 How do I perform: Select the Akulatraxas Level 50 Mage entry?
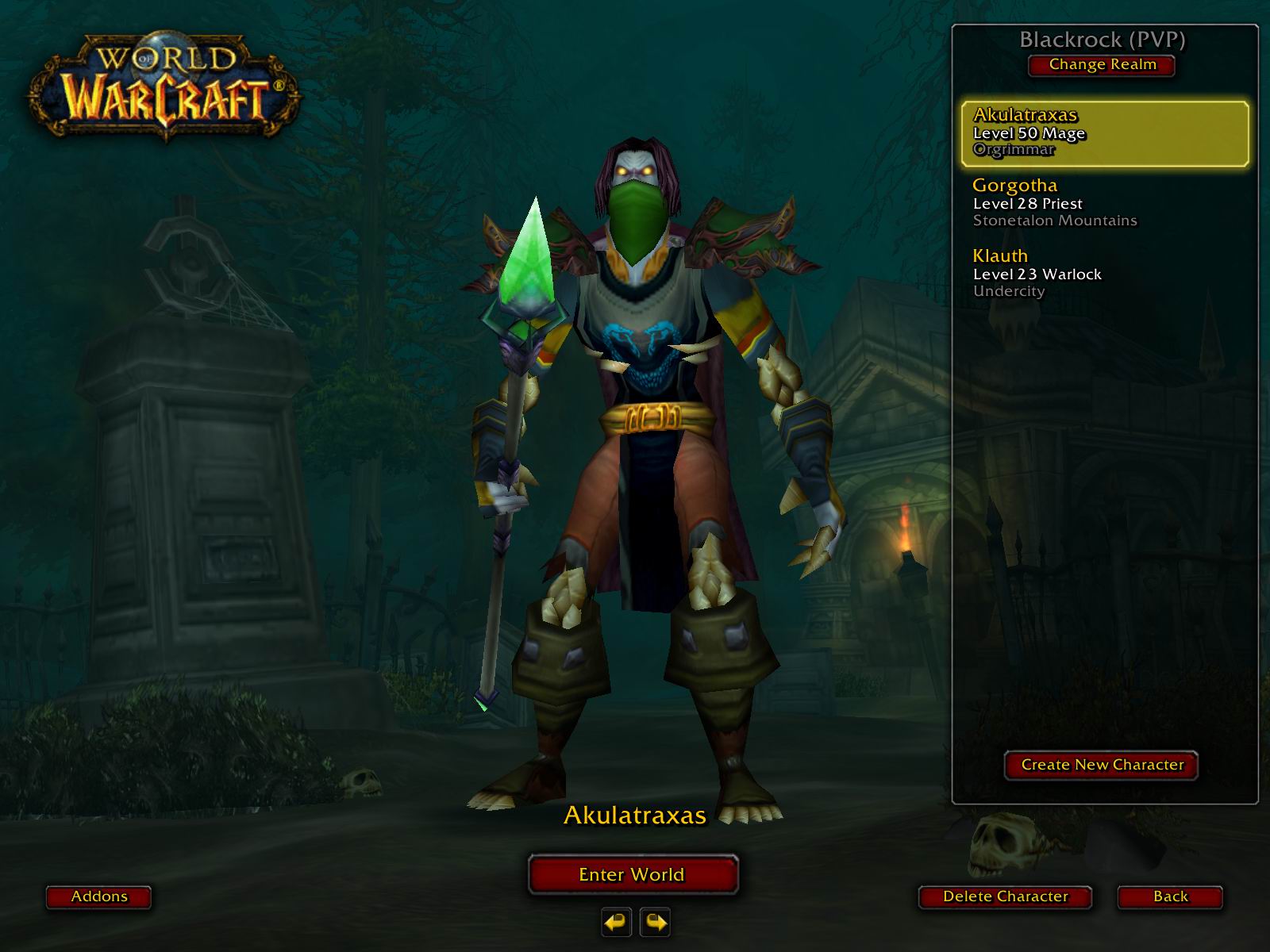[x=1104, y=133]
